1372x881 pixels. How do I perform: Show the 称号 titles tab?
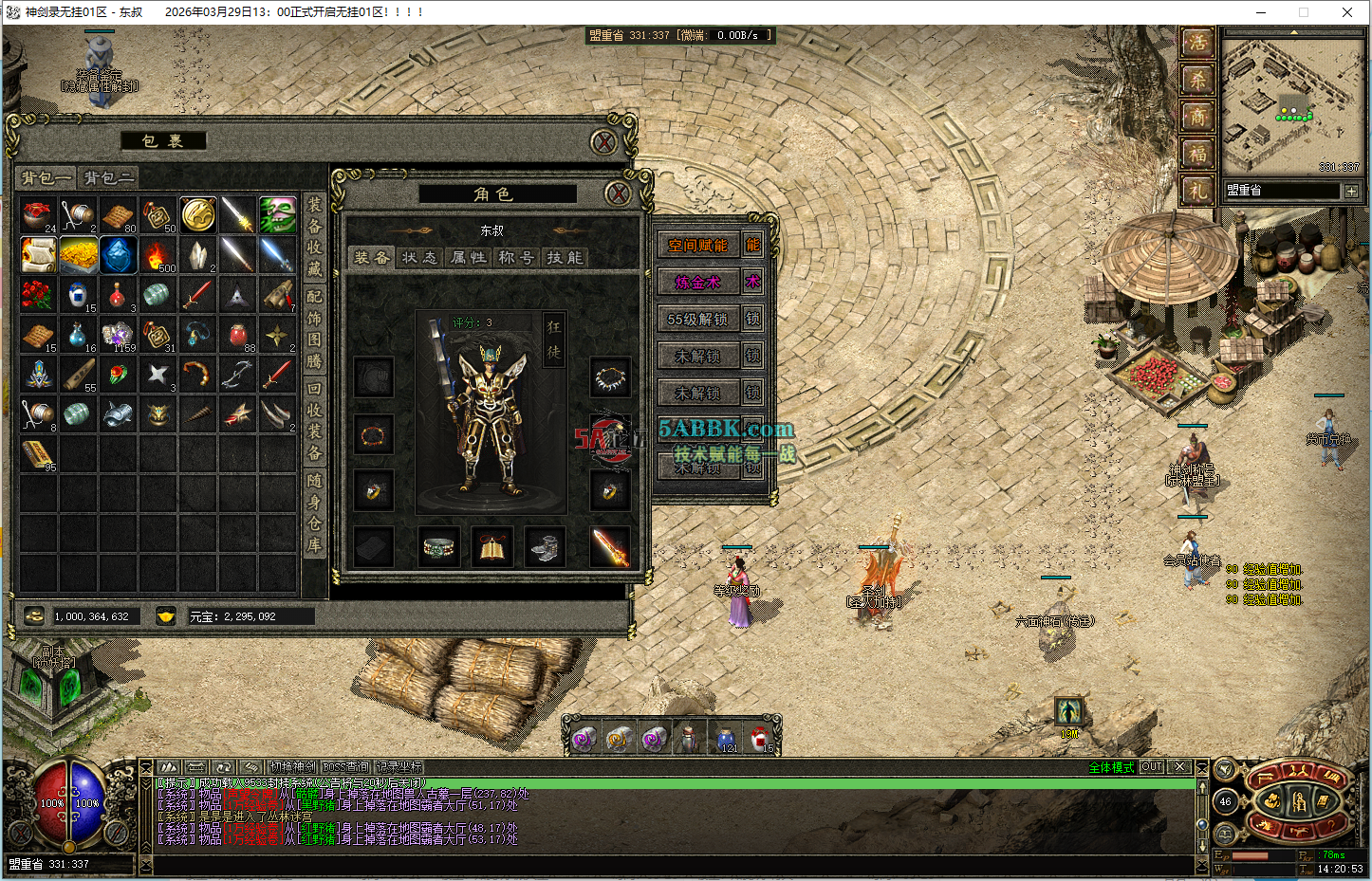[516, 257]
